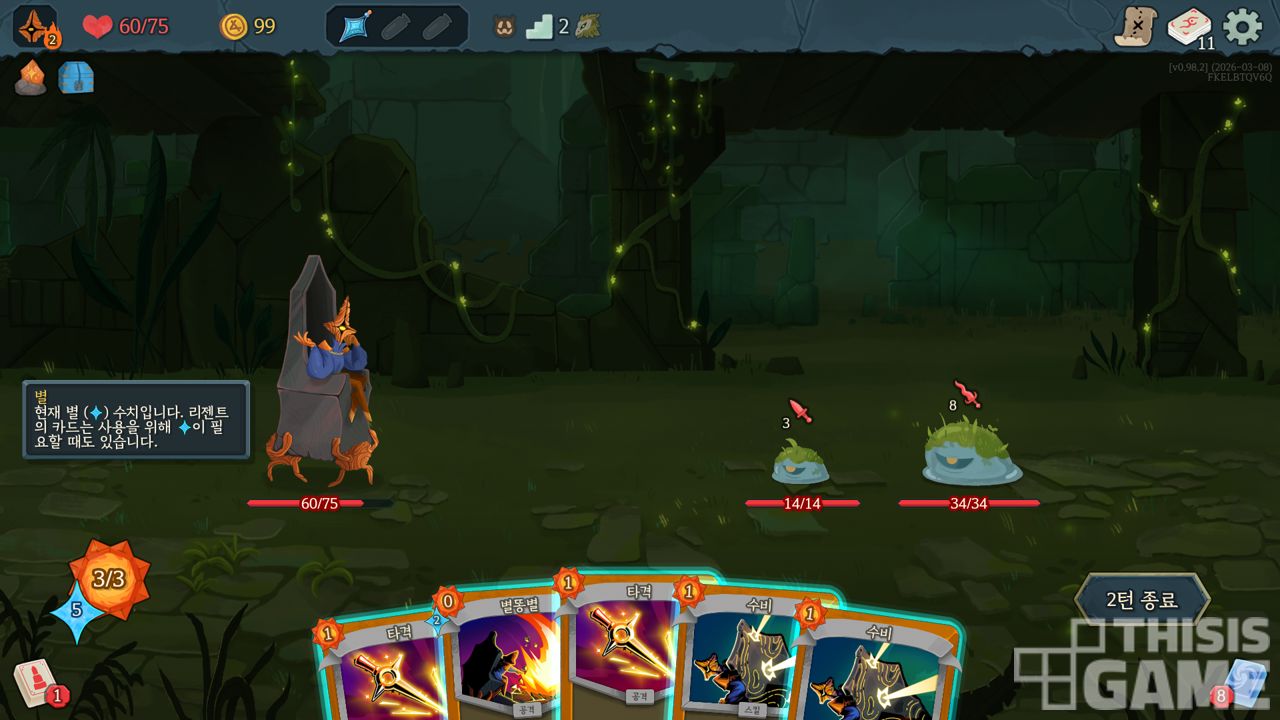This screenshot has width=1280, height=720.
Task: Click the beast boss icon beside floor number
Action: click(x=588, y=27)
